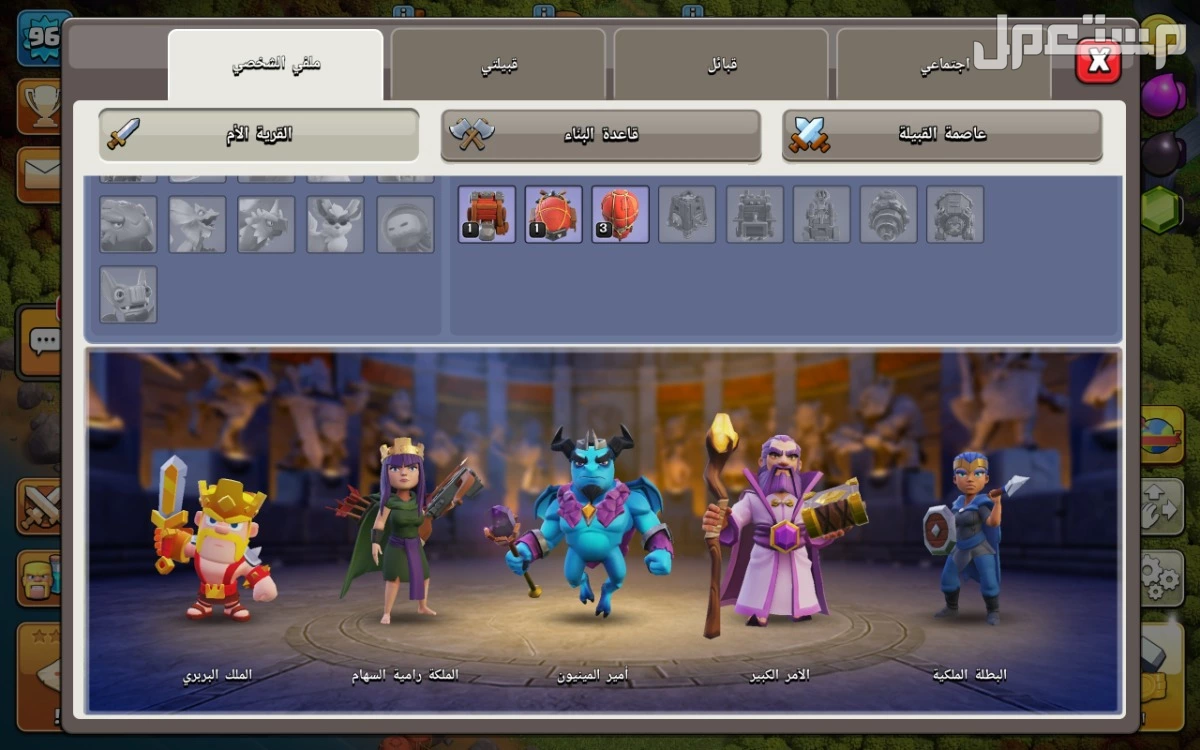
Task: Close the profile window with the X
Action: click(1098, 63)
